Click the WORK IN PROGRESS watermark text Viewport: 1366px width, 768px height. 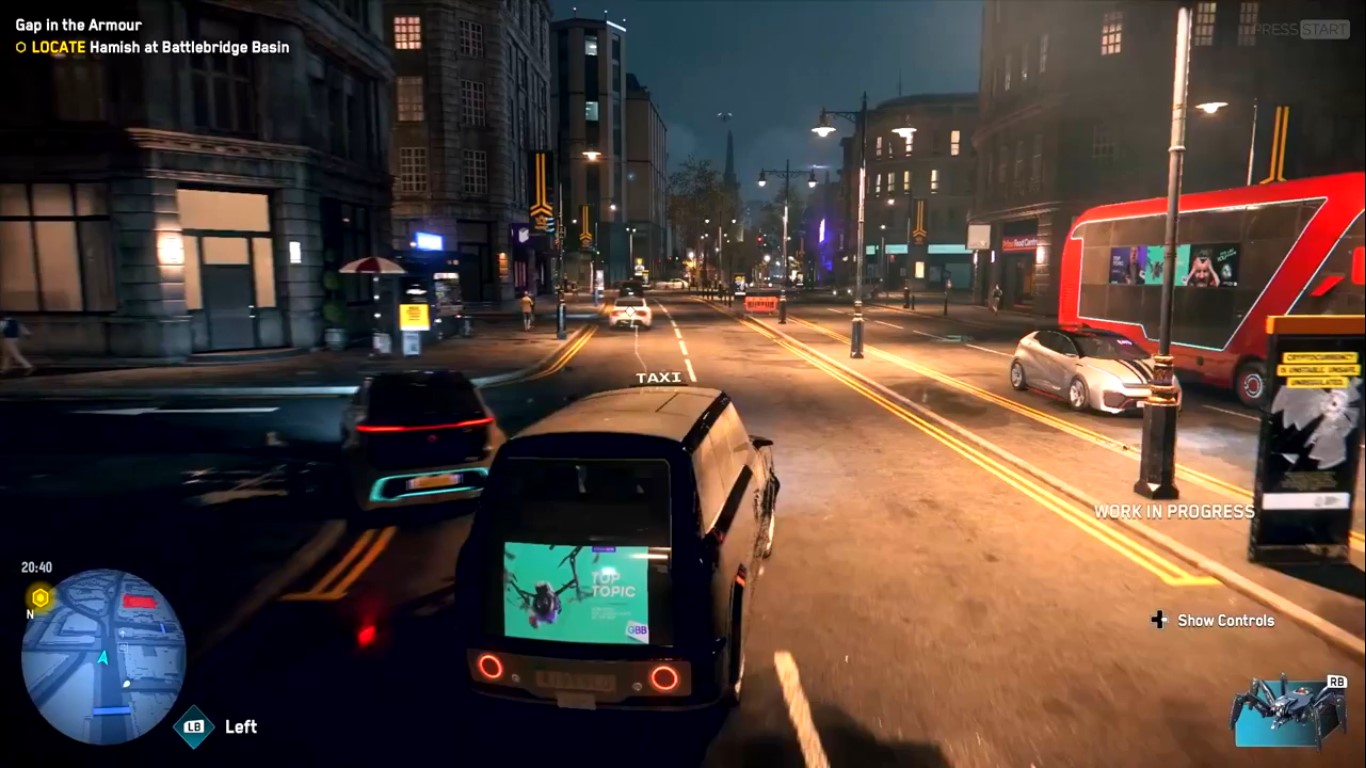coord(1176,511)
